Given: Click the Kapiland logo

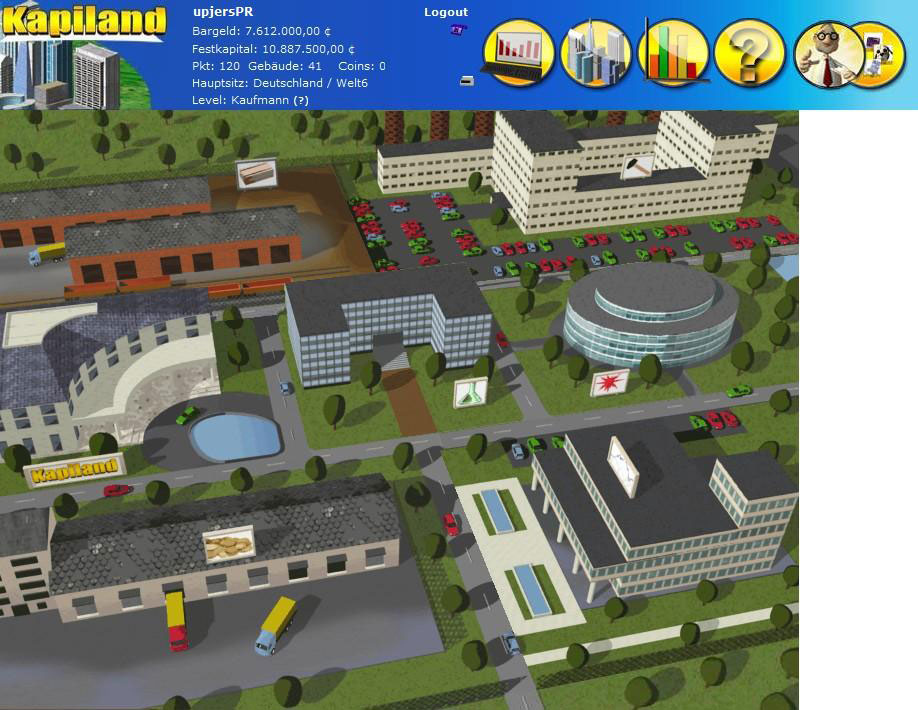Looking at the screenshot, I should point(83,20).
